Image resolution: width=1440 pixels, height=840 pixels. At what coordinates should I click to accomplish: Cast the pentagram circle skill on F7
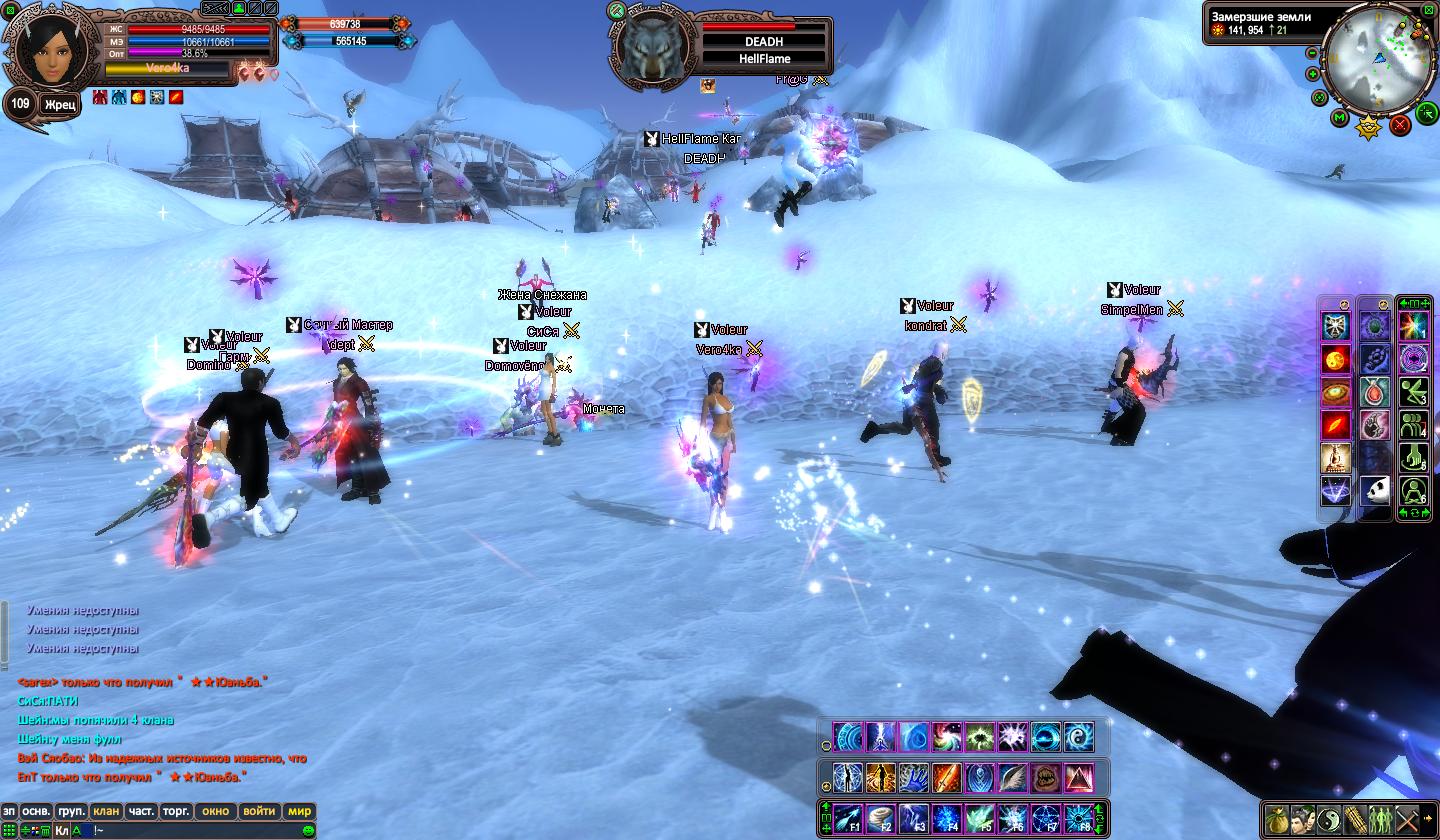click(1045, 819)
